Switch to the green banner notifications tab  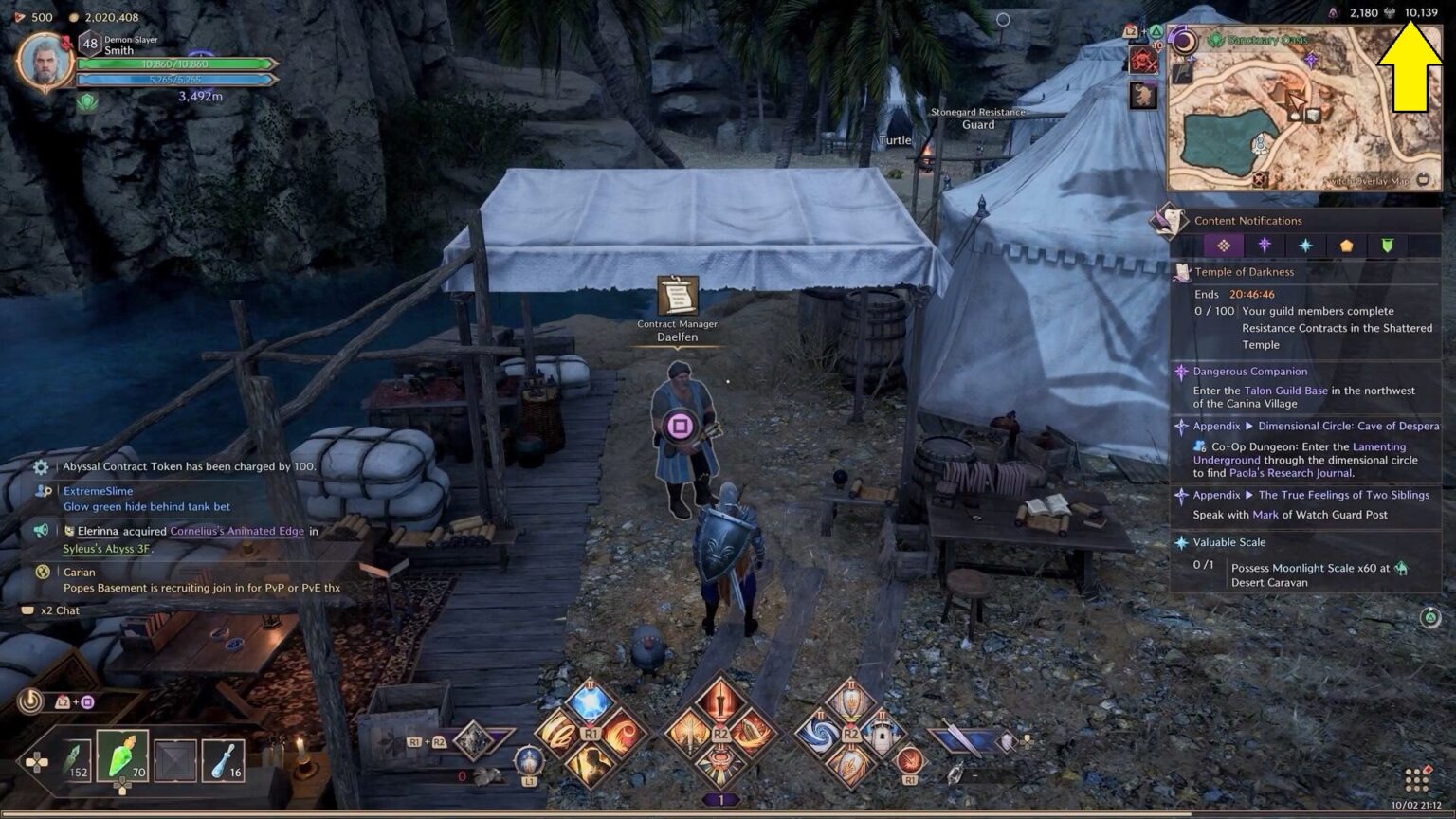pos(1387,246)
